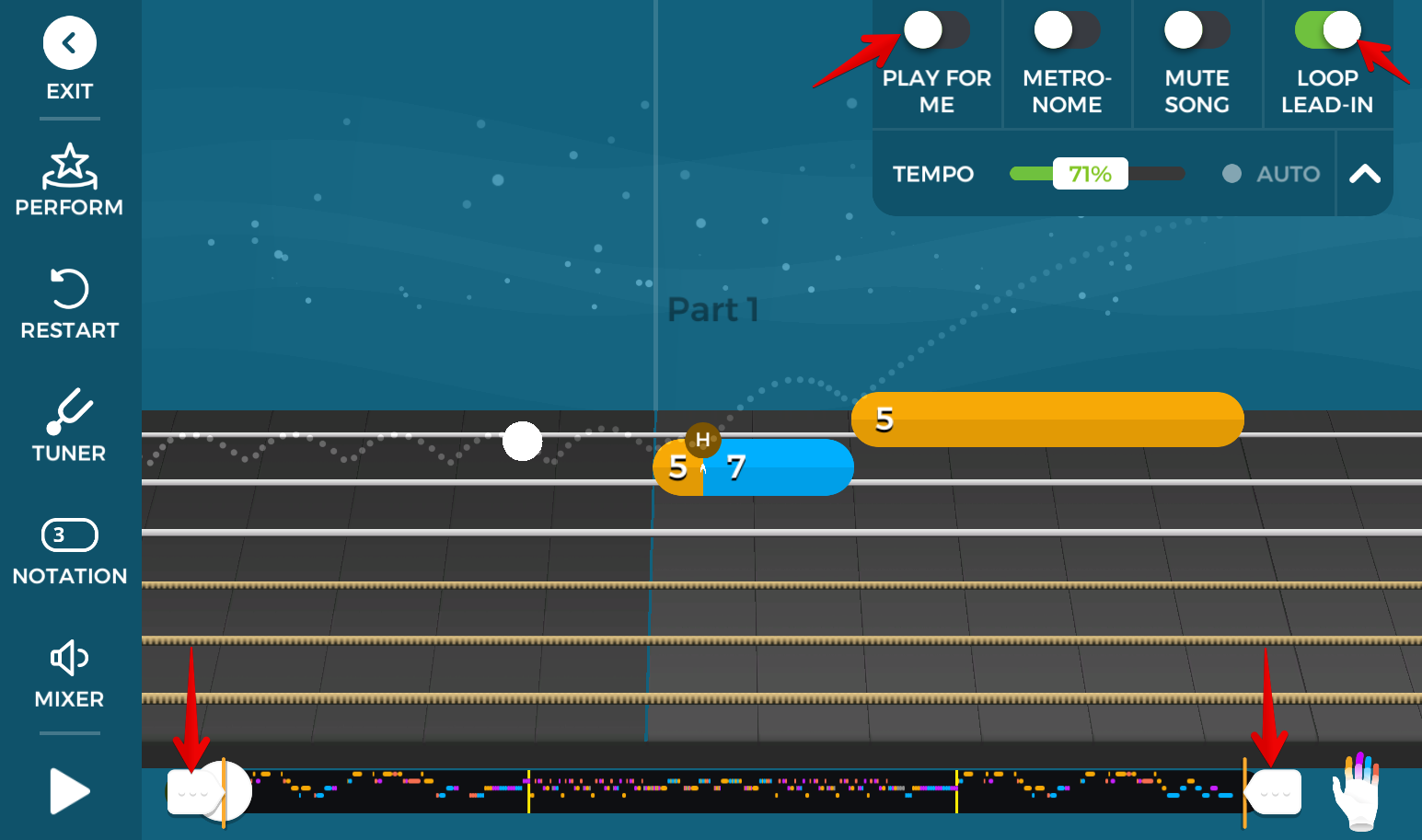Viewport: 1422px width, 840px height.
Task: Toggle the Play For Me switch
Action: tap(936, 30)
